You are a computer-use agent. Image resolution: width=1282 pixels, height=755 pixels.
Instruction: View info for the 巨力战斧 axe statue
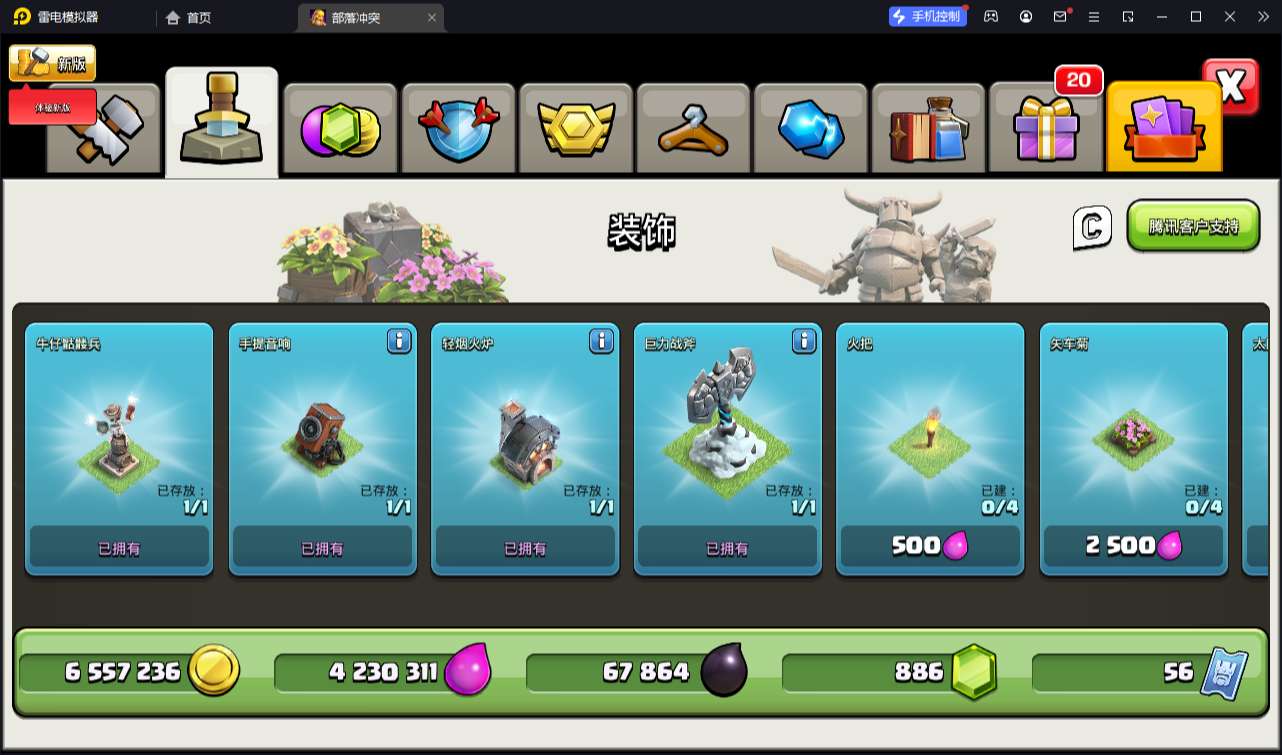pyautogui.click(x=804, y=341)
